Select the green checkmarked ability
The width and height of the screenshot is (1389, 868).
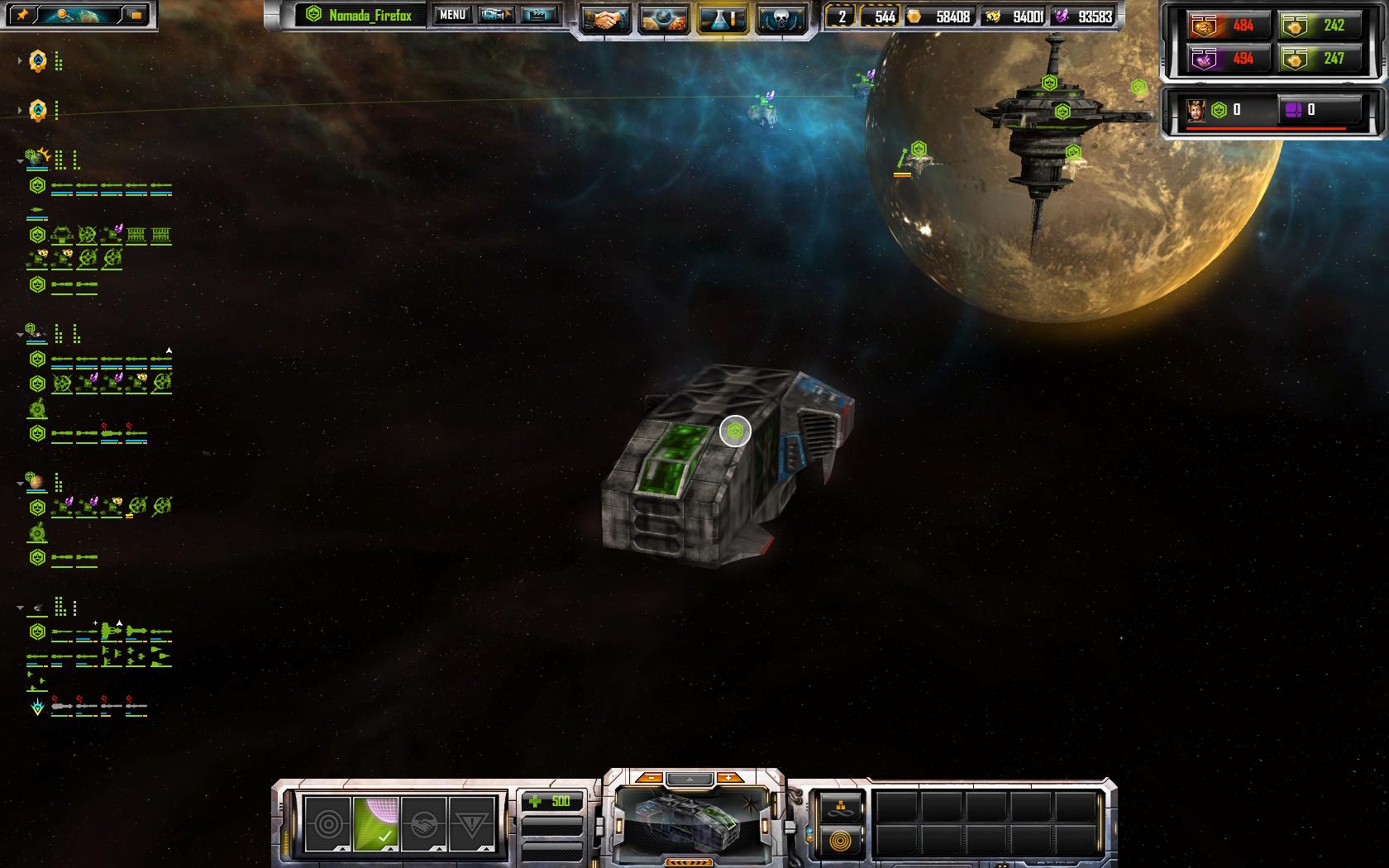(x=375, y=823)
